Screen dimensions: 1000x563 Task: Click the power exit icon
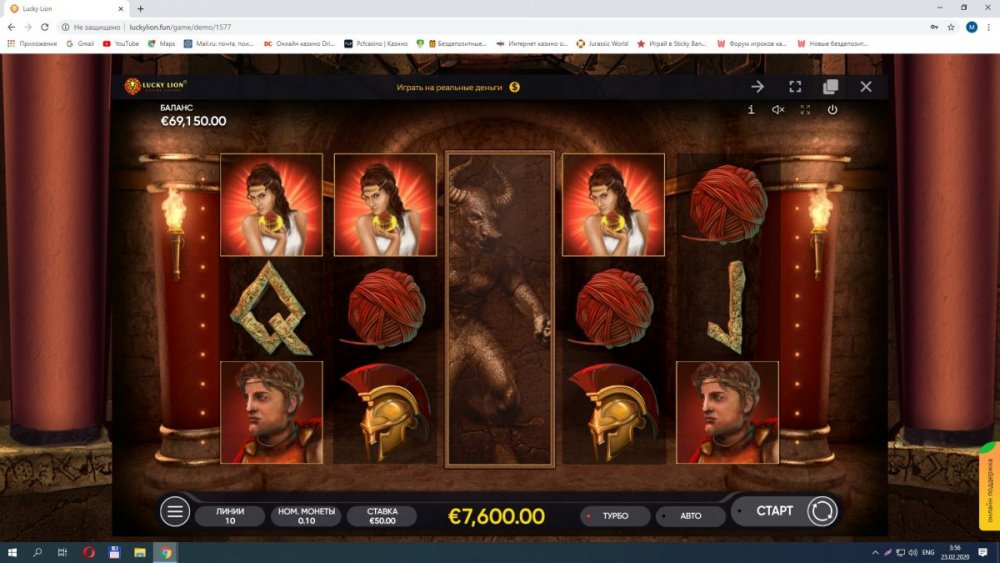(832, 110)
